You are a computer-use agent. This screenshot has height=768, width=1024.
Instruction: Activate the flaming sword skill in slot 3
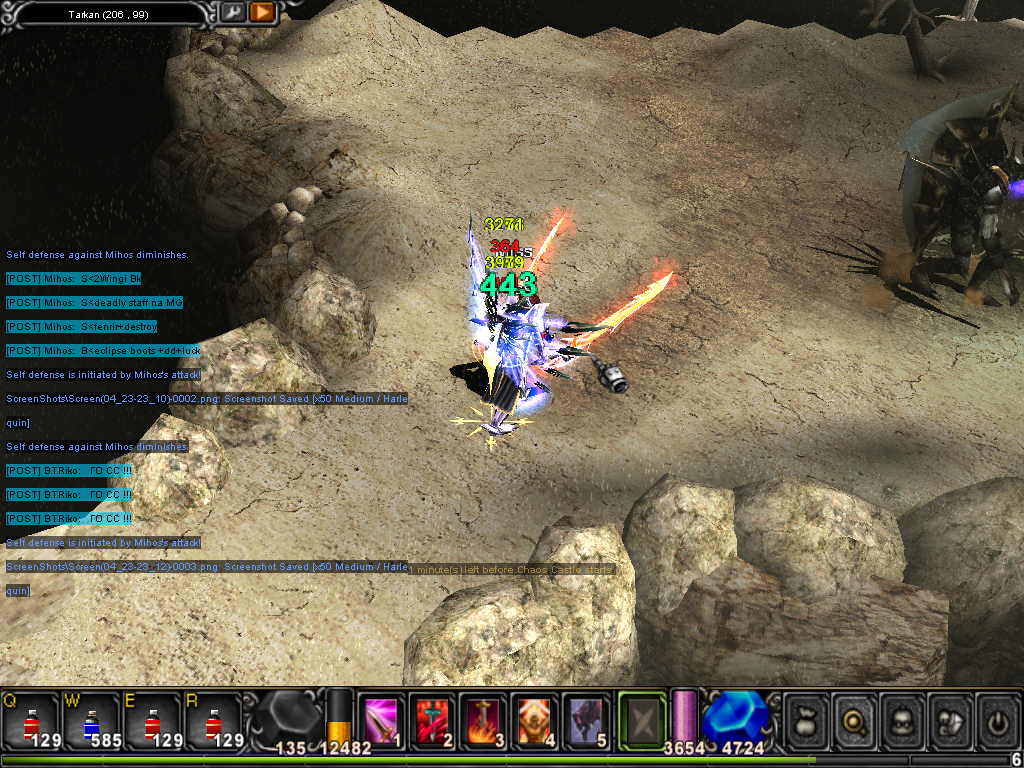tap(484, 720)
